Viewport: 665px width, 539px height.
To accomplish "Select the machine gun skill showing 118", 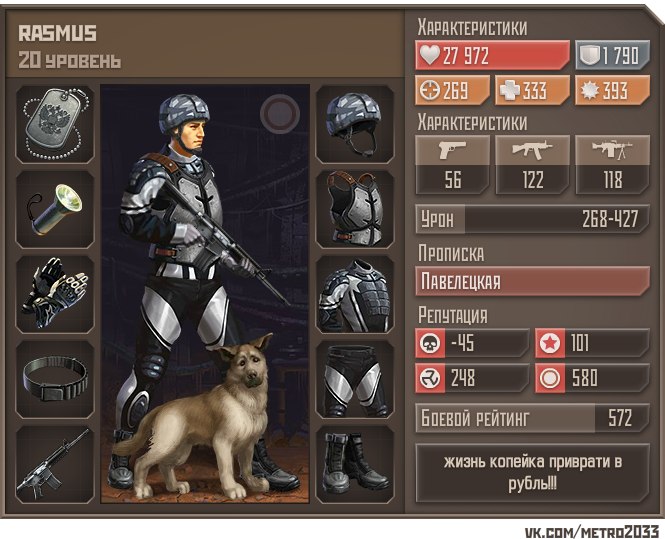I will tap(612, 165).
